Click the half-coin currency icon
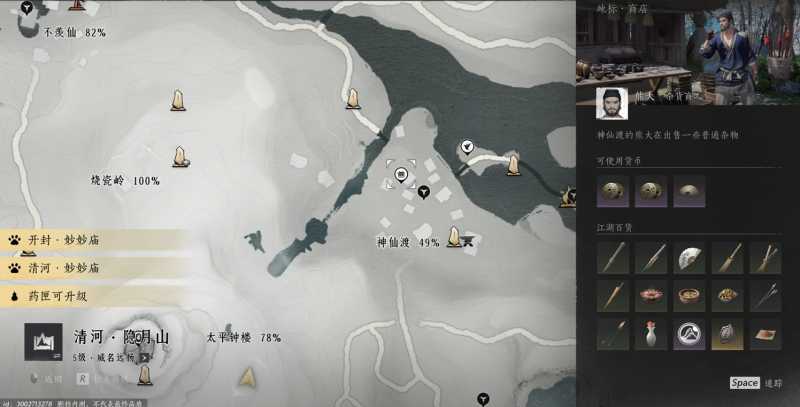Viewport: 800px width, 407px height. [689, 190]
